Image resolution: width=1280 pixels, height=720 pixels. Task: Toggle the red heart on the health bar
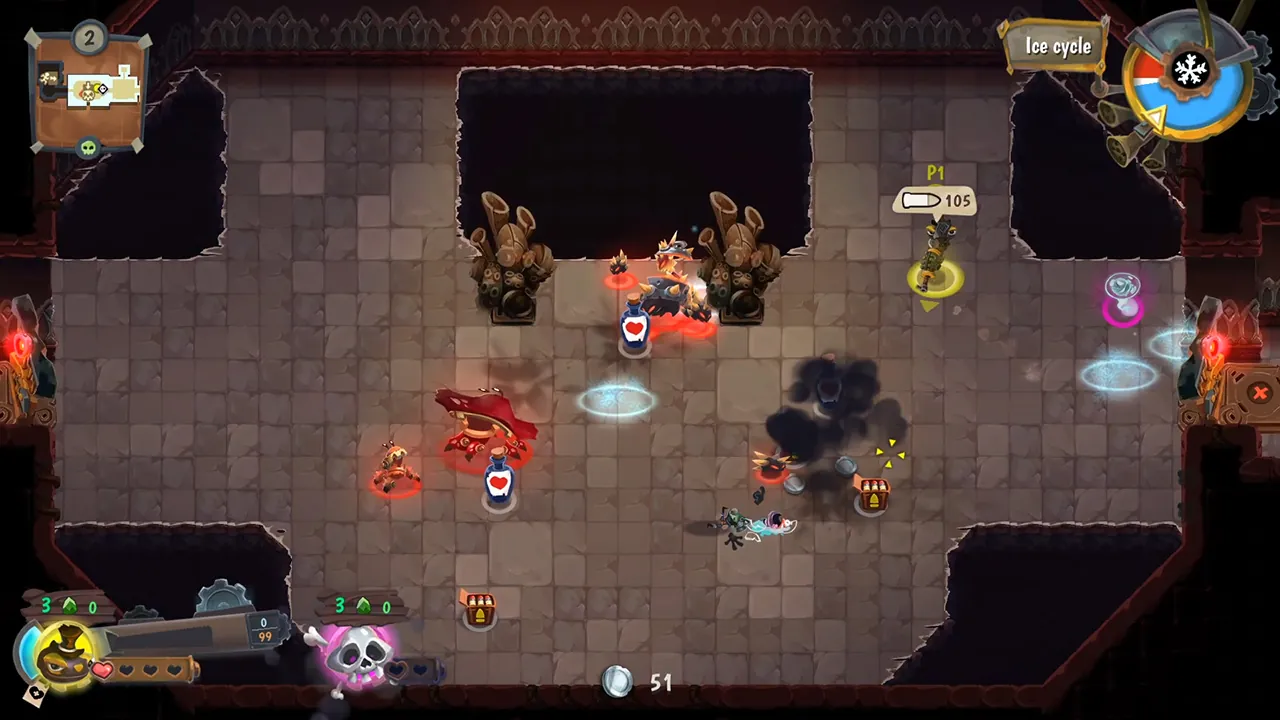(x=100, y=668)
